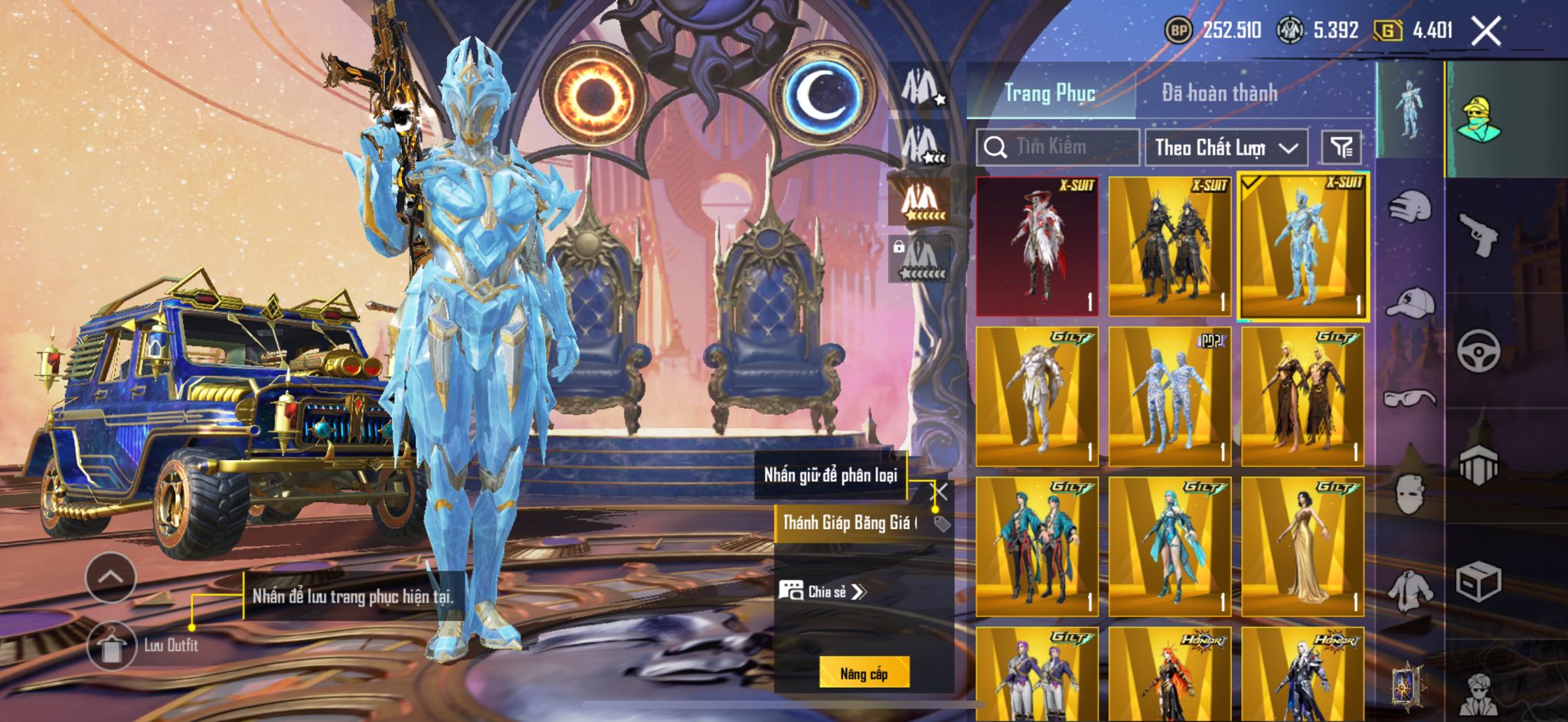This screenshot has width=1568, height=722.
Task: Choose the sunglasses eyewear category
Action: pos(1410,398)
